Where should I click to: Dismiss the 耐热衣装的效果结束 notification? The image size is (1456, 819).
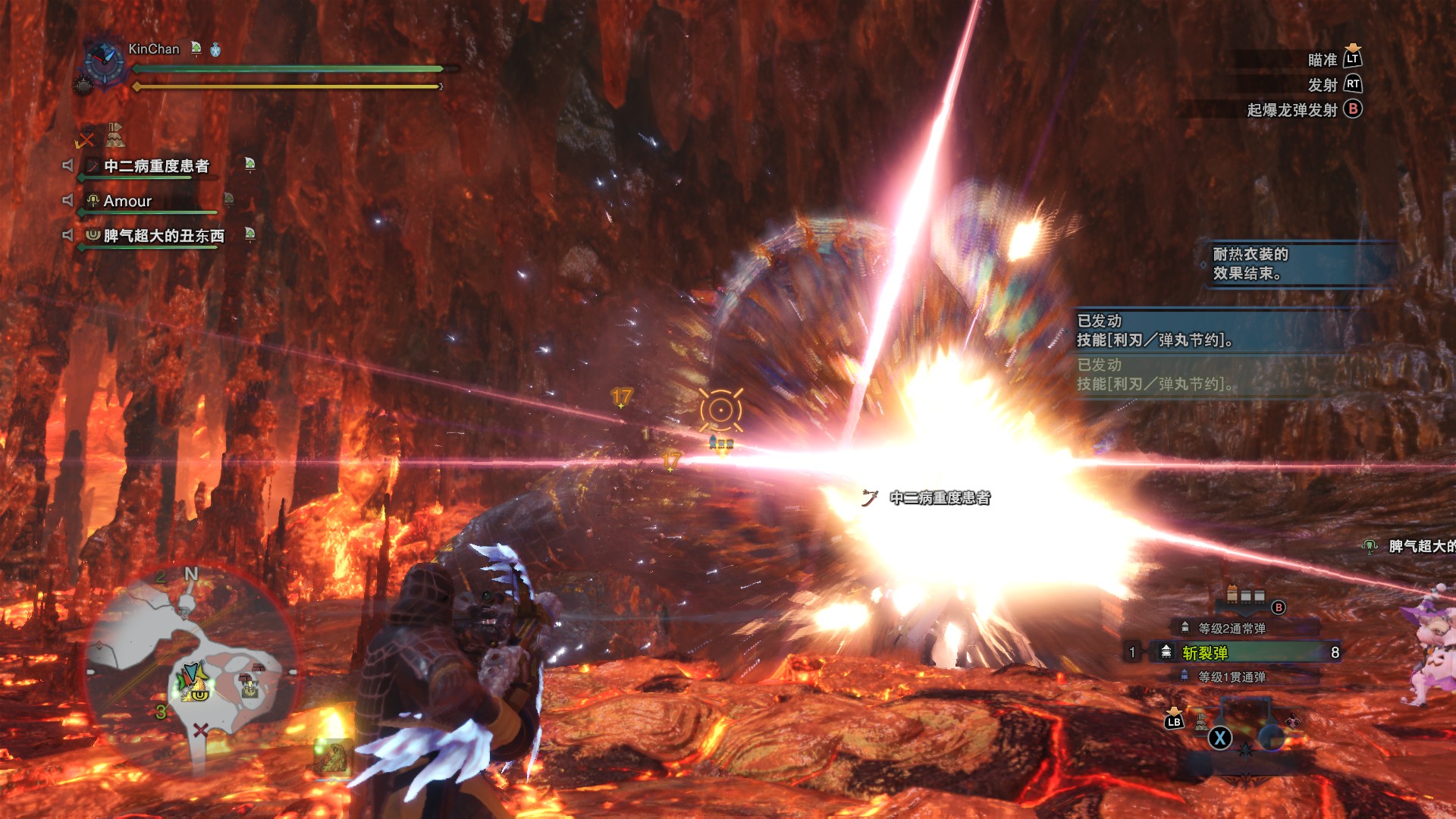tap(1297, 264)
